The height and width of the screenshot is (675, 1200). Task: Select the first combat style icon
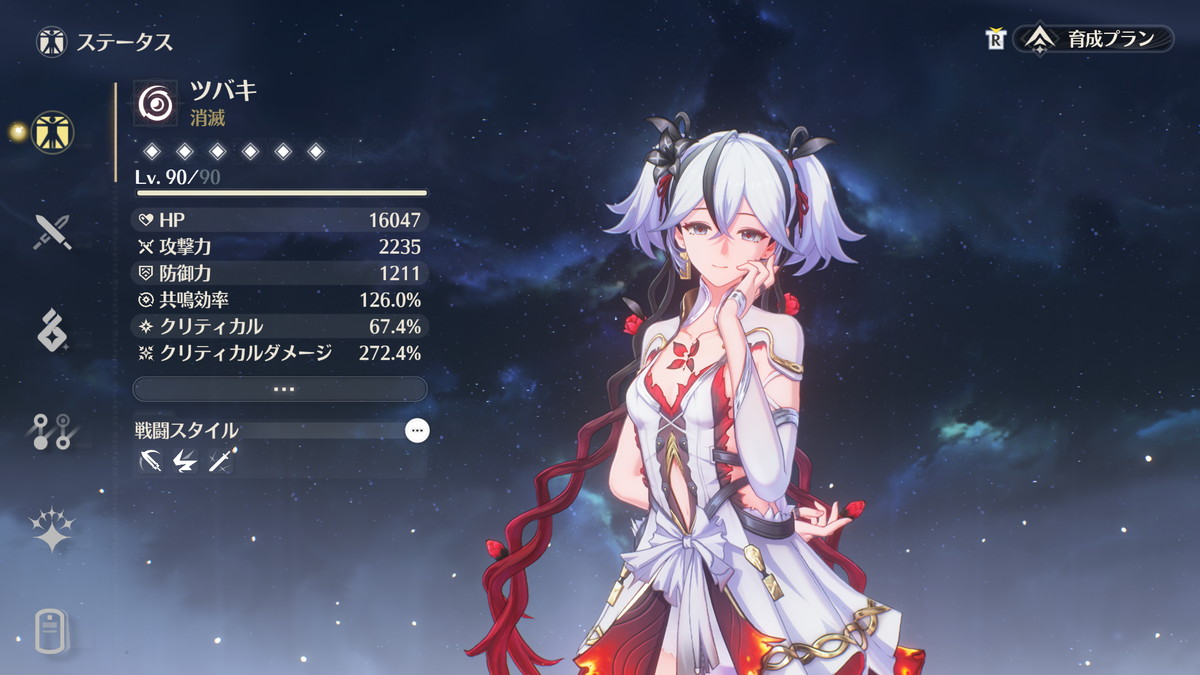click(x=151, y=461)
